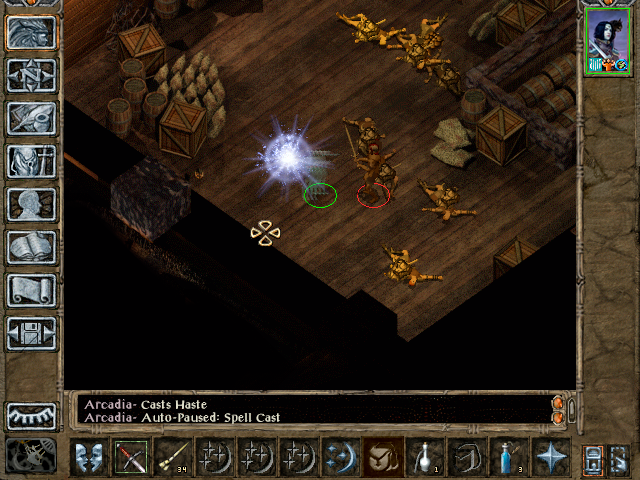The image size is (640, 480).
Task: Use the white potion quick item
Action: pos(425,457)
